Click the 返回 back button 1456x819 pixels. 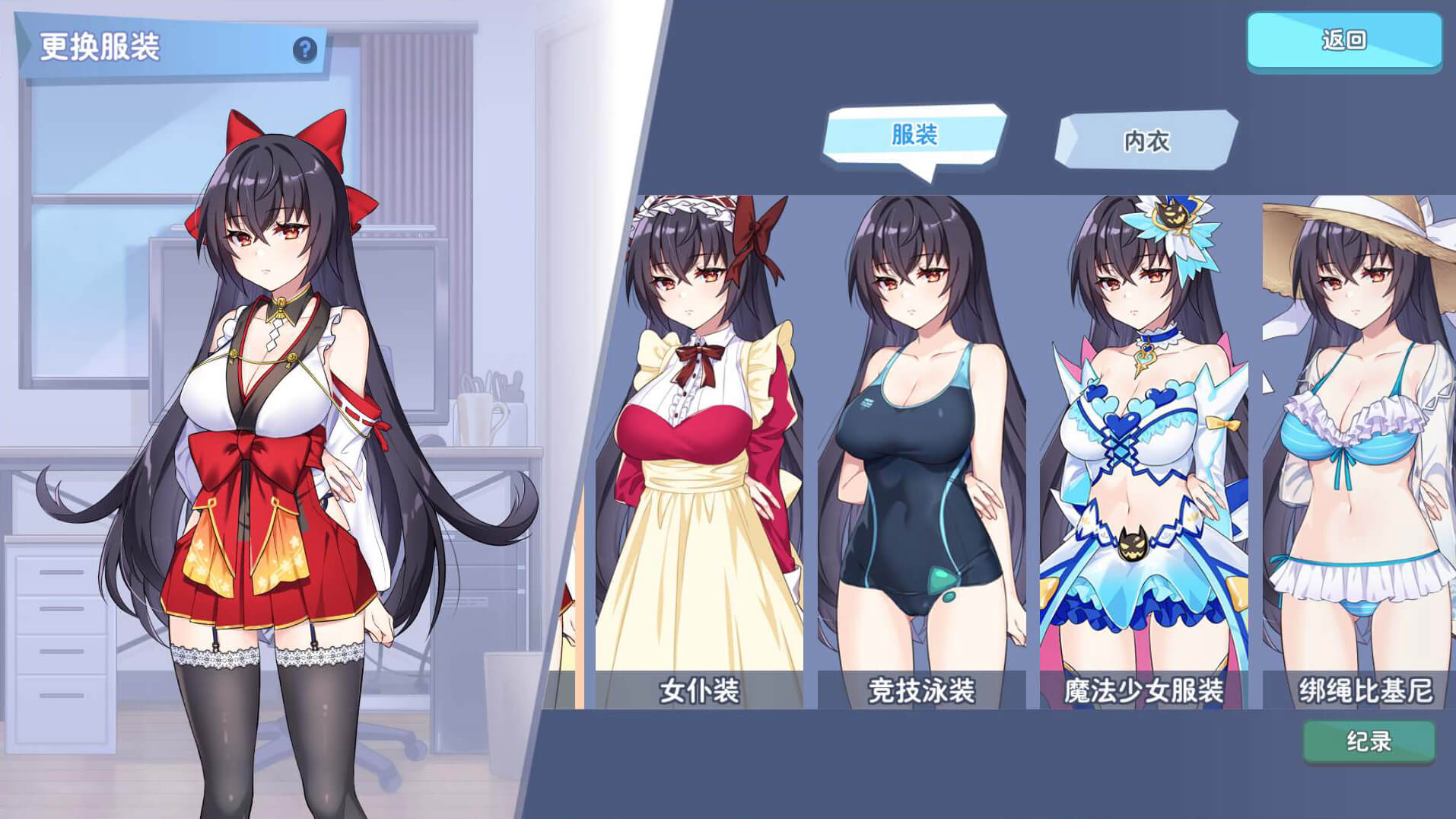(1343, 40)
